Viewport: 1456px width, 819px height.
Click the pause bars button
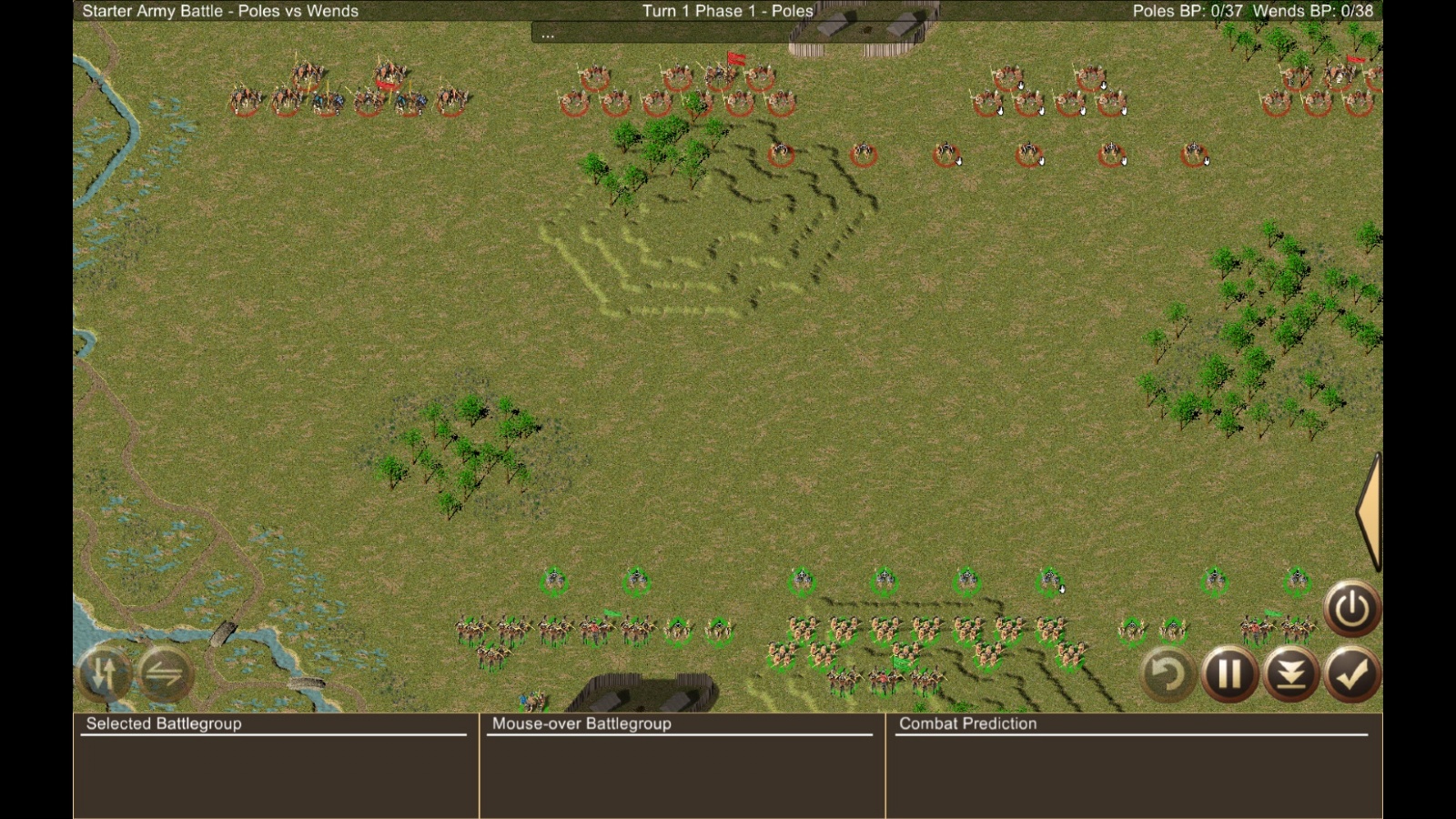[1228, 674]
